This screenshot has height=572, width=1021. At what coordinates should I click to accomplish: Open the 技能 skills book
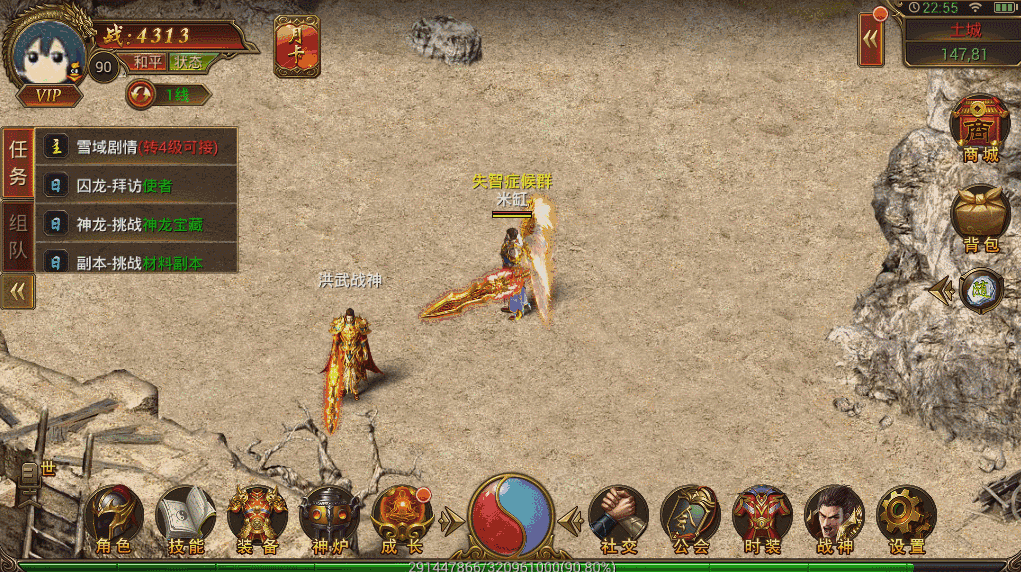pos(186,517)
